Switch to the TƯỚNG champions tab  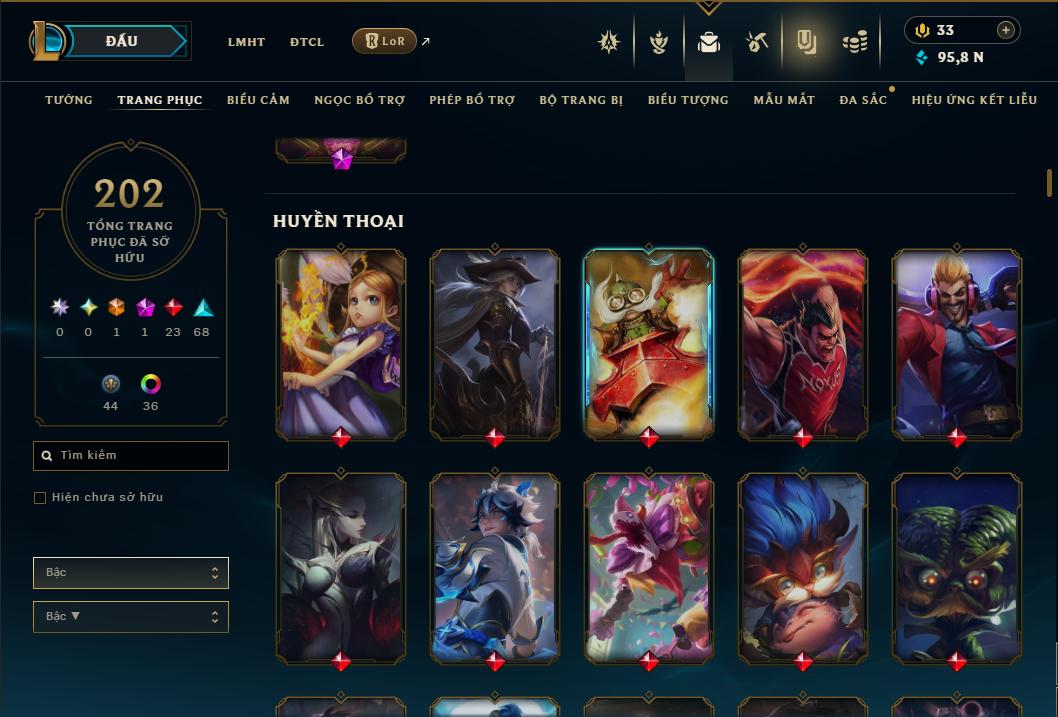69,100
